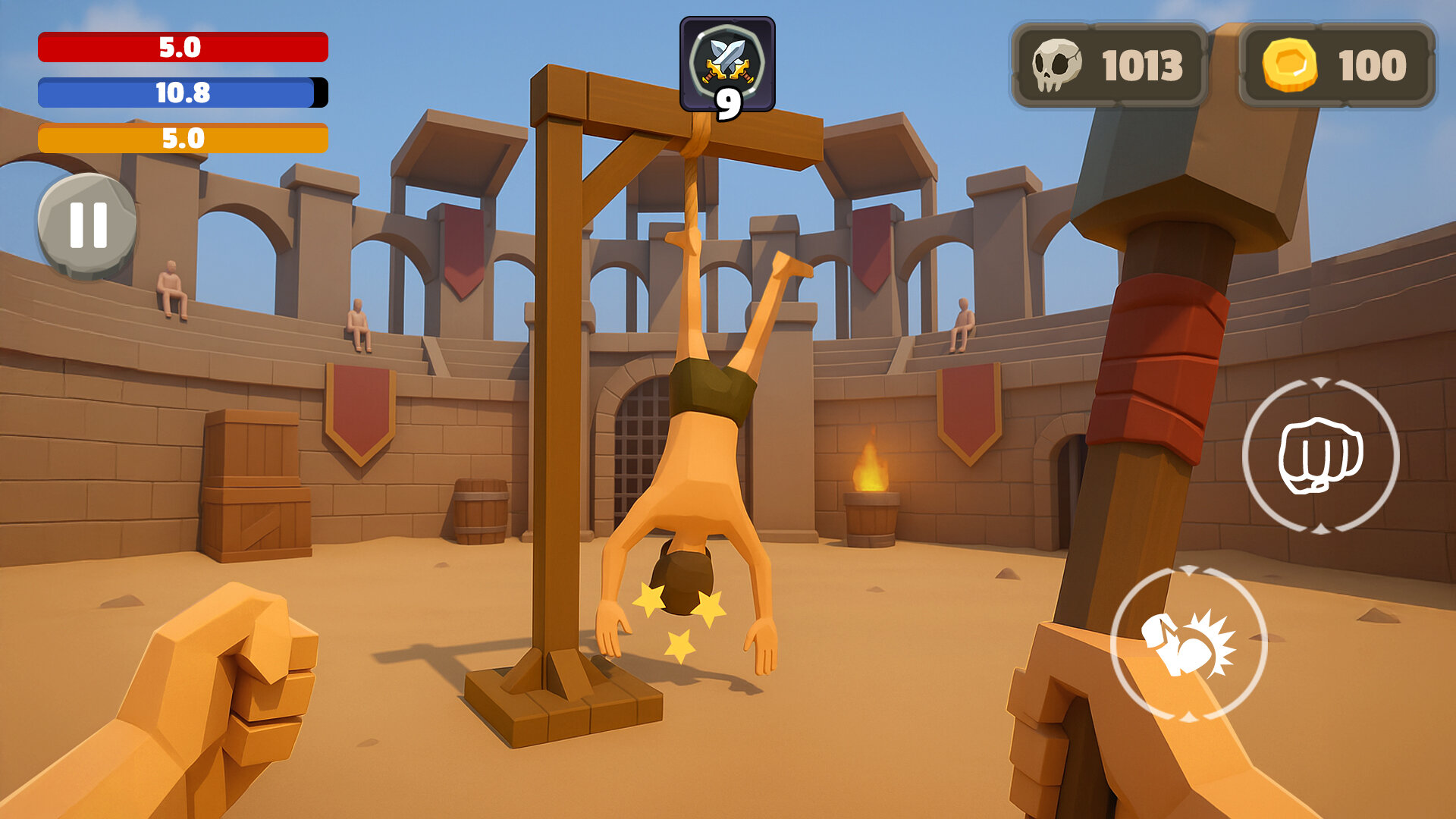This screenshot has width=1456, height=819.
Task: Pause the game with the stone button
Action: coord(87,225)
